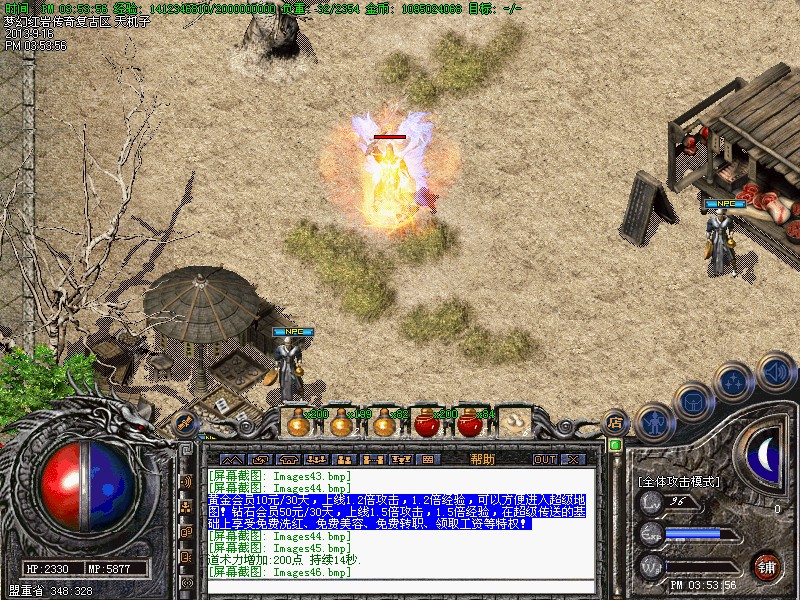This screenshot has width=800, height=600.
Task: Click the 全体攻击模式 attack mode label
Action: (678, 481)
